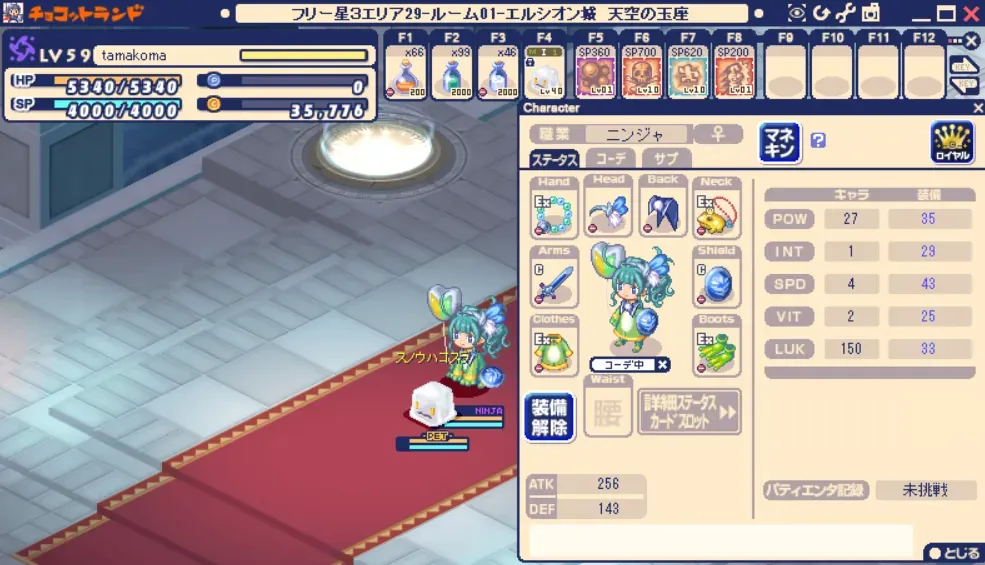Activate the F8 SP200 skill
Image resolution: width=985 pixels, height=565 pixels.
point(735,73)
